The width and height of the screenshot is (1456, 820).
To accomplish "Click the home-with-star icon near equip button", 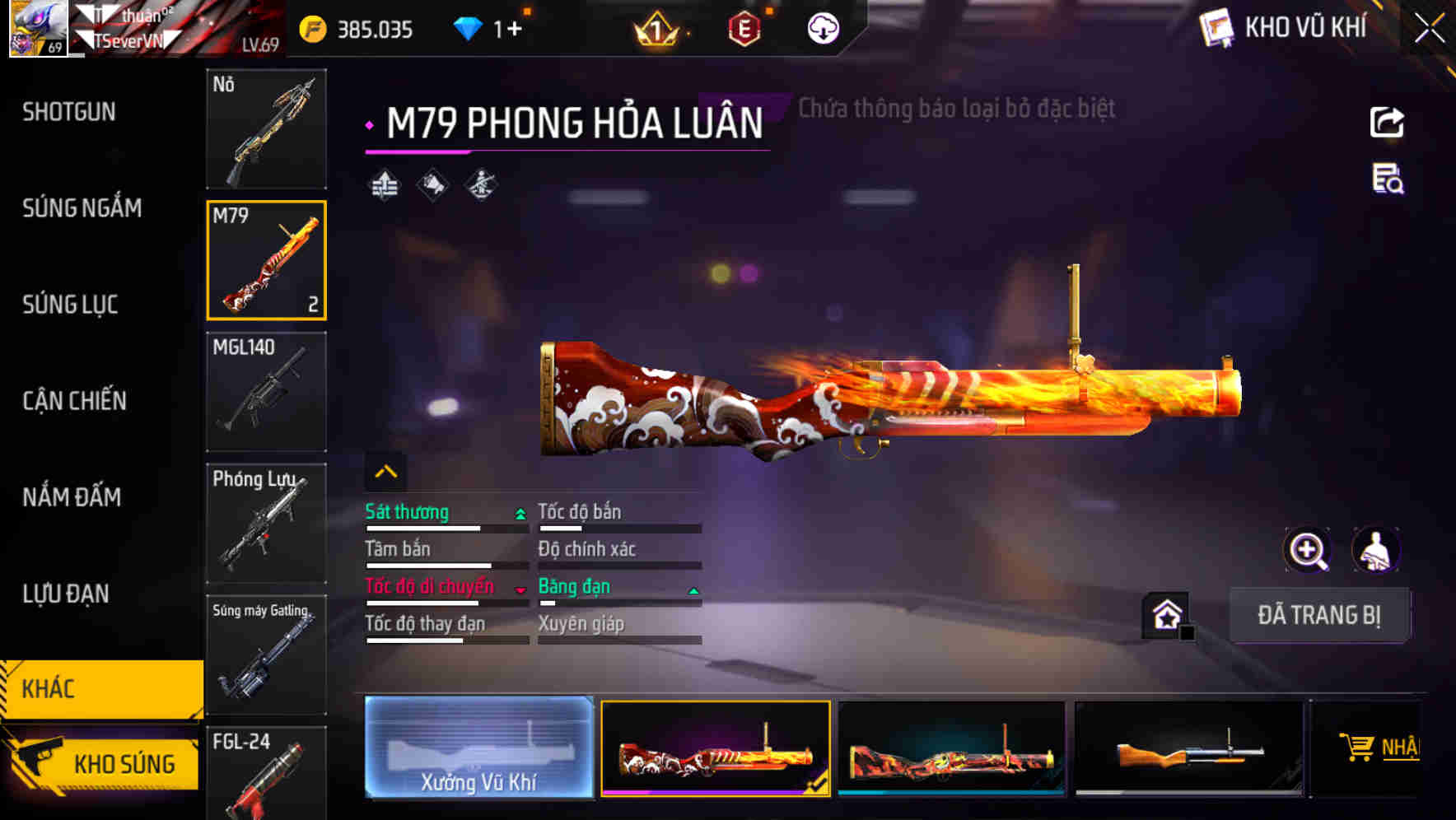I will coord(1164,614).
